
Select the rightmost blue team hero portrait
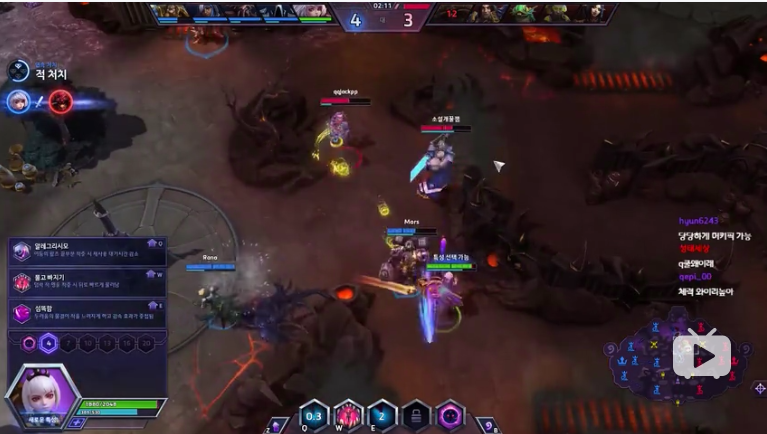(314, 12)
